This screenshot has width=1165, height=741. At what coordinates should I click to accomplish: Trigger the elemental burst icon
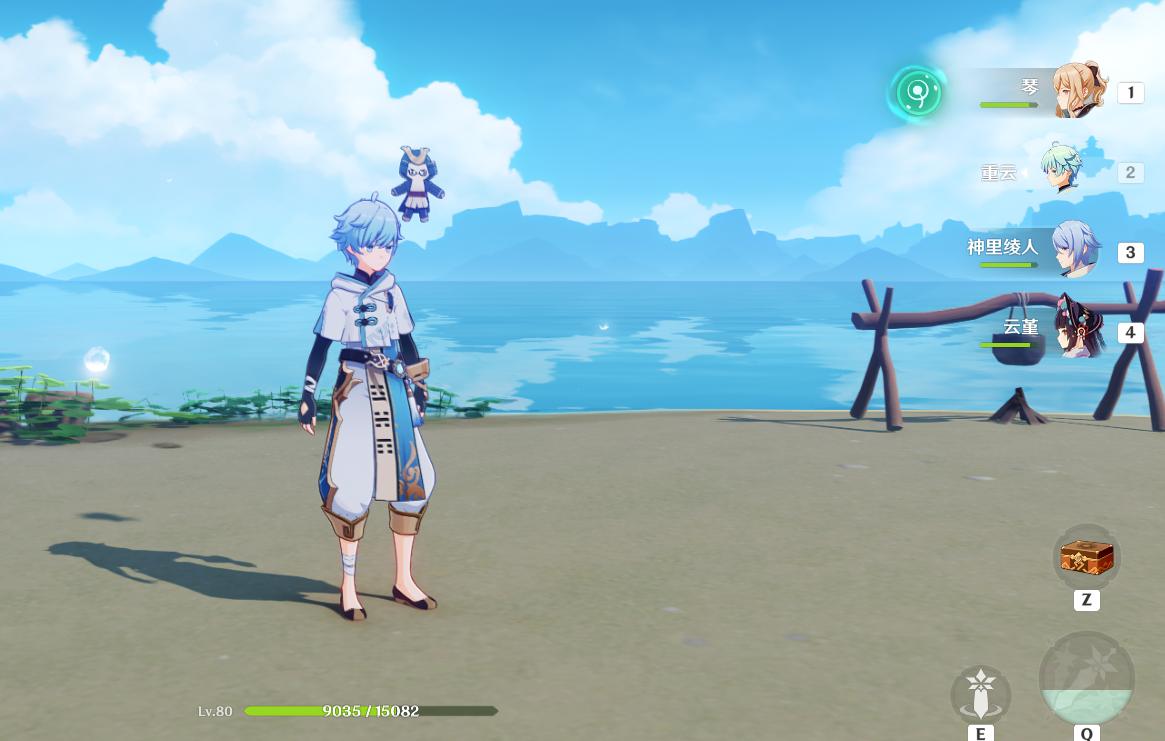tap(1086, 680)
